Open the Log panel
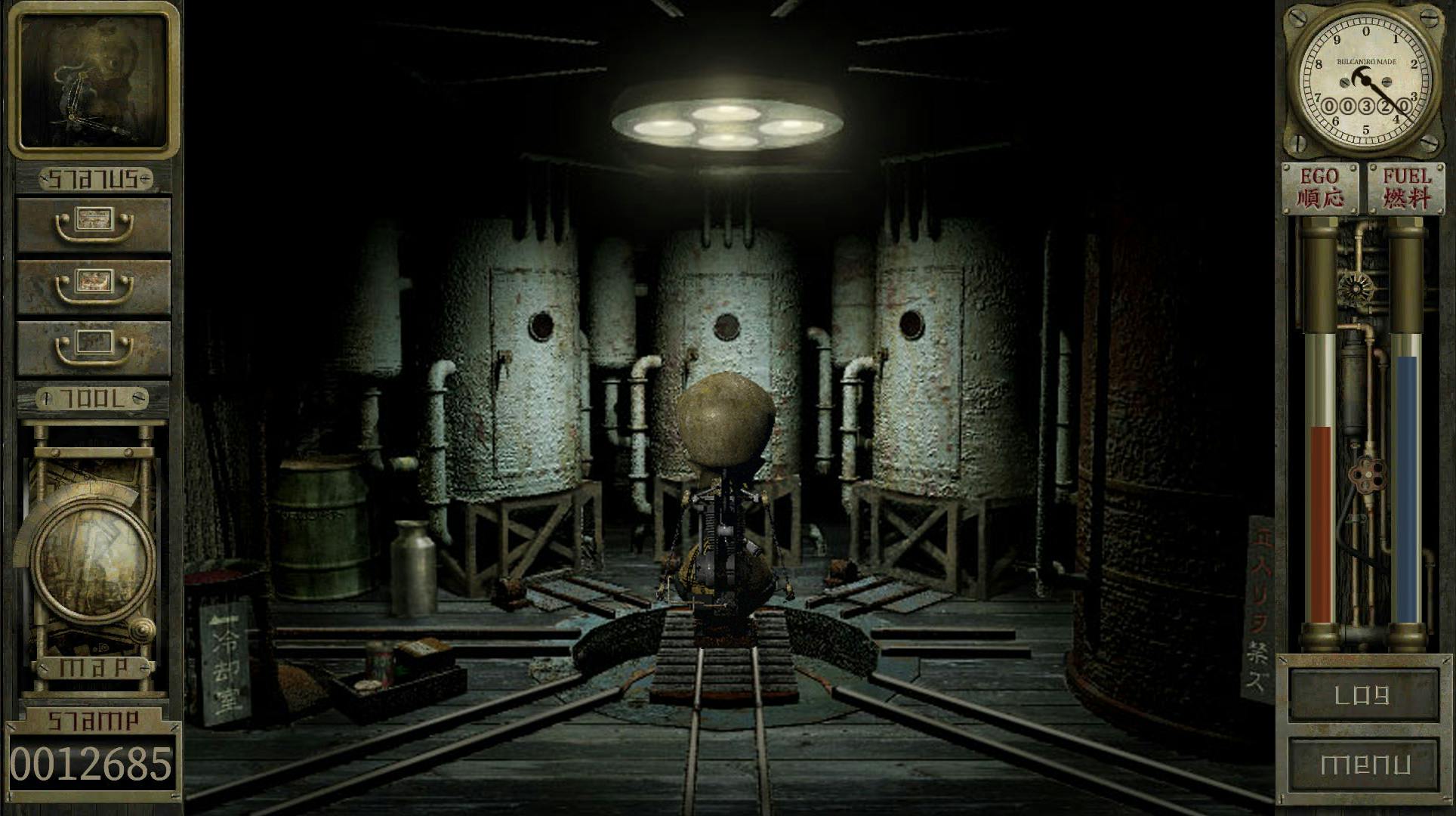The width and height of the screenshot is (1456, 816). [1363, 695]
